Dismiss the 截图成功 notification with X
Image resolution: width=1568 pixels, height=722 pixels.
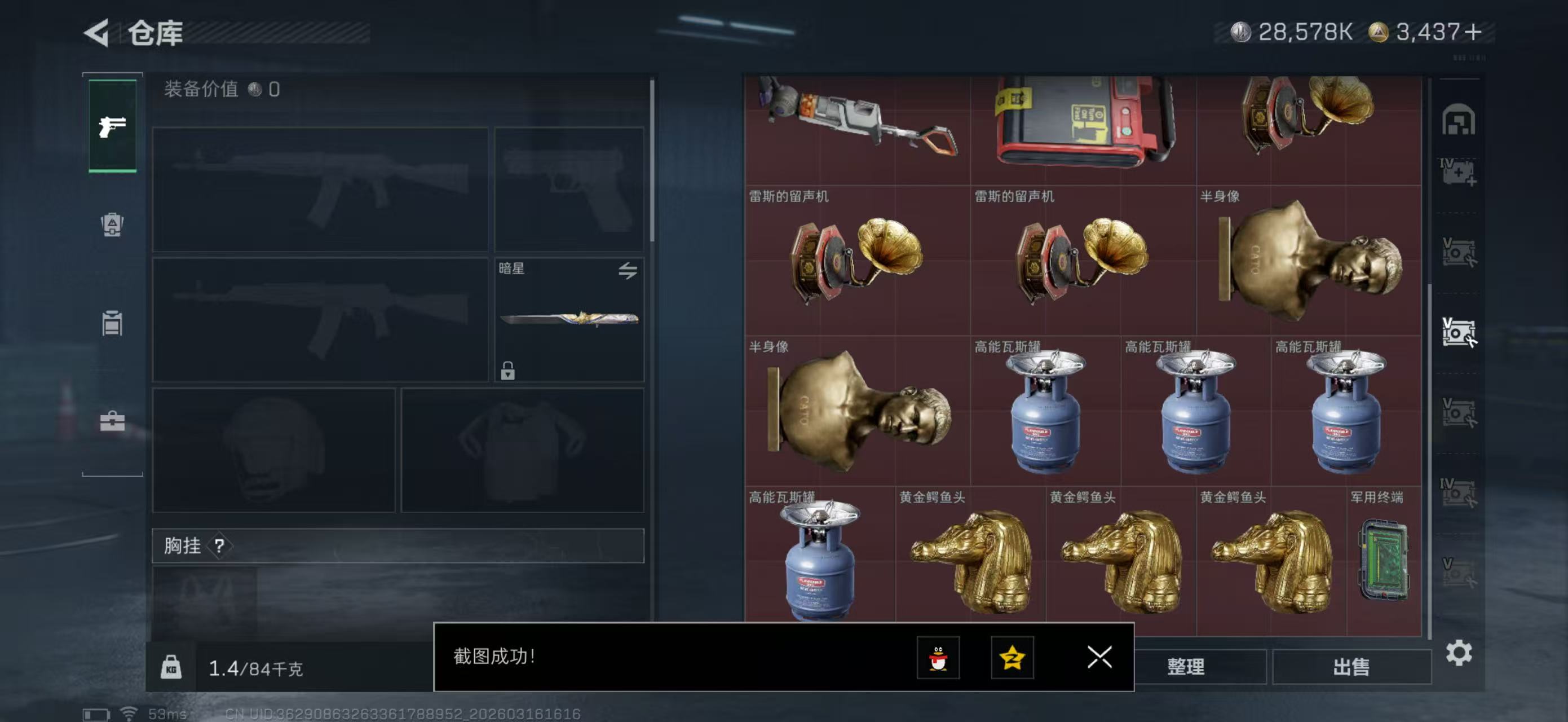tap(1099, 658)
